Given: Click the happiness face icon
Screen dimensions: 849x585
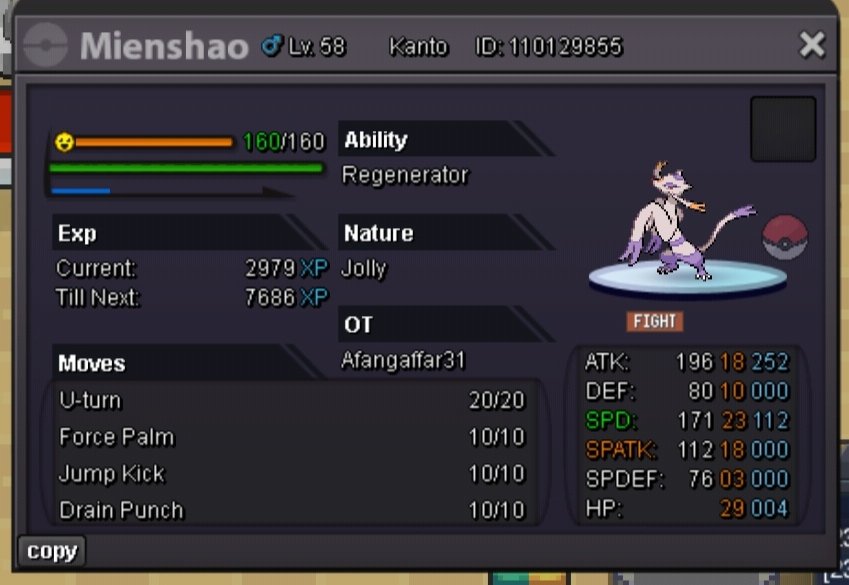Looking at the screenshot, I should point(64,143).
